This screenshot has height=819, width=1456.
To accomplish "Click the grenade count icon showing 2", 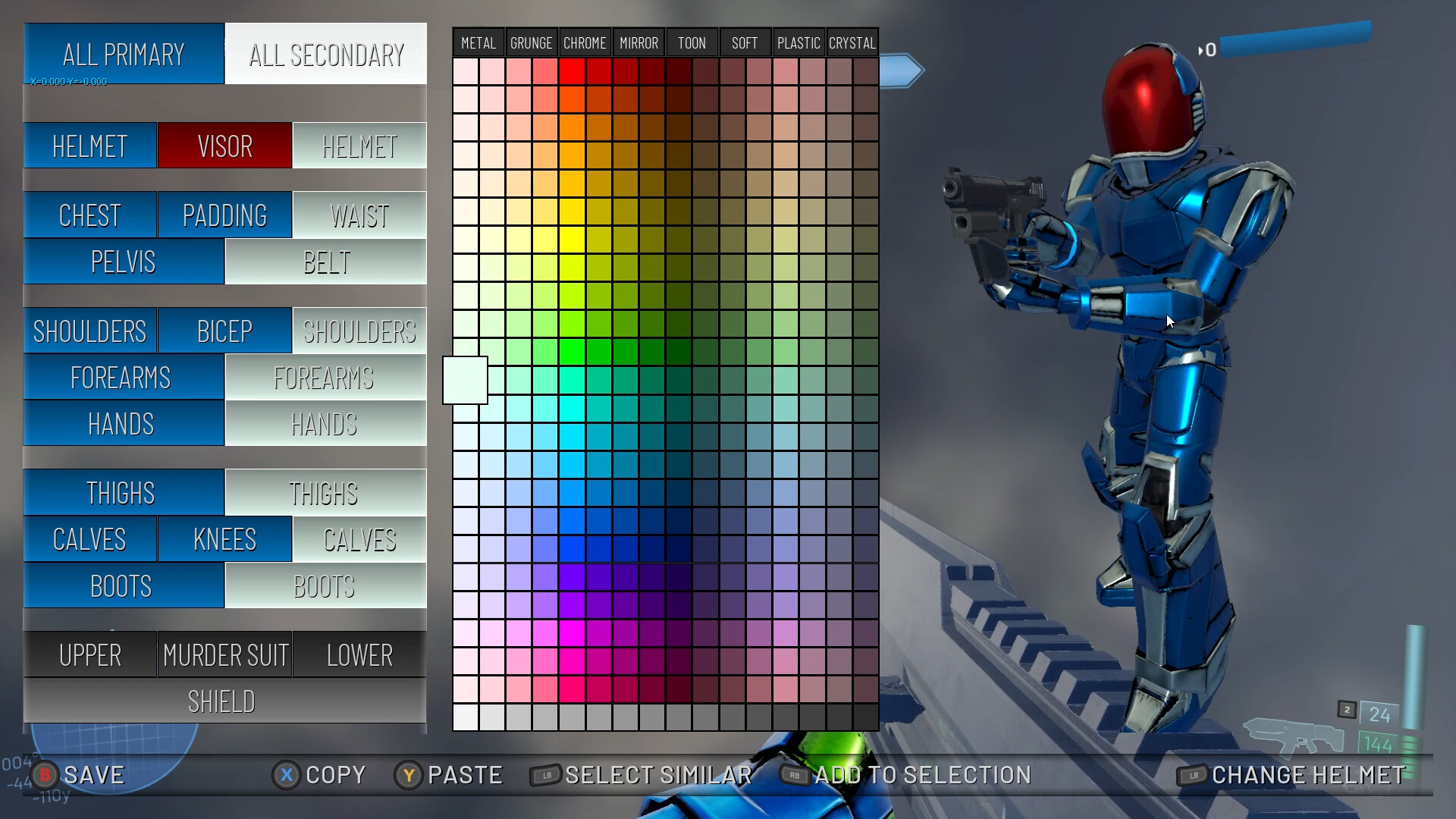I will point(1348,708).
